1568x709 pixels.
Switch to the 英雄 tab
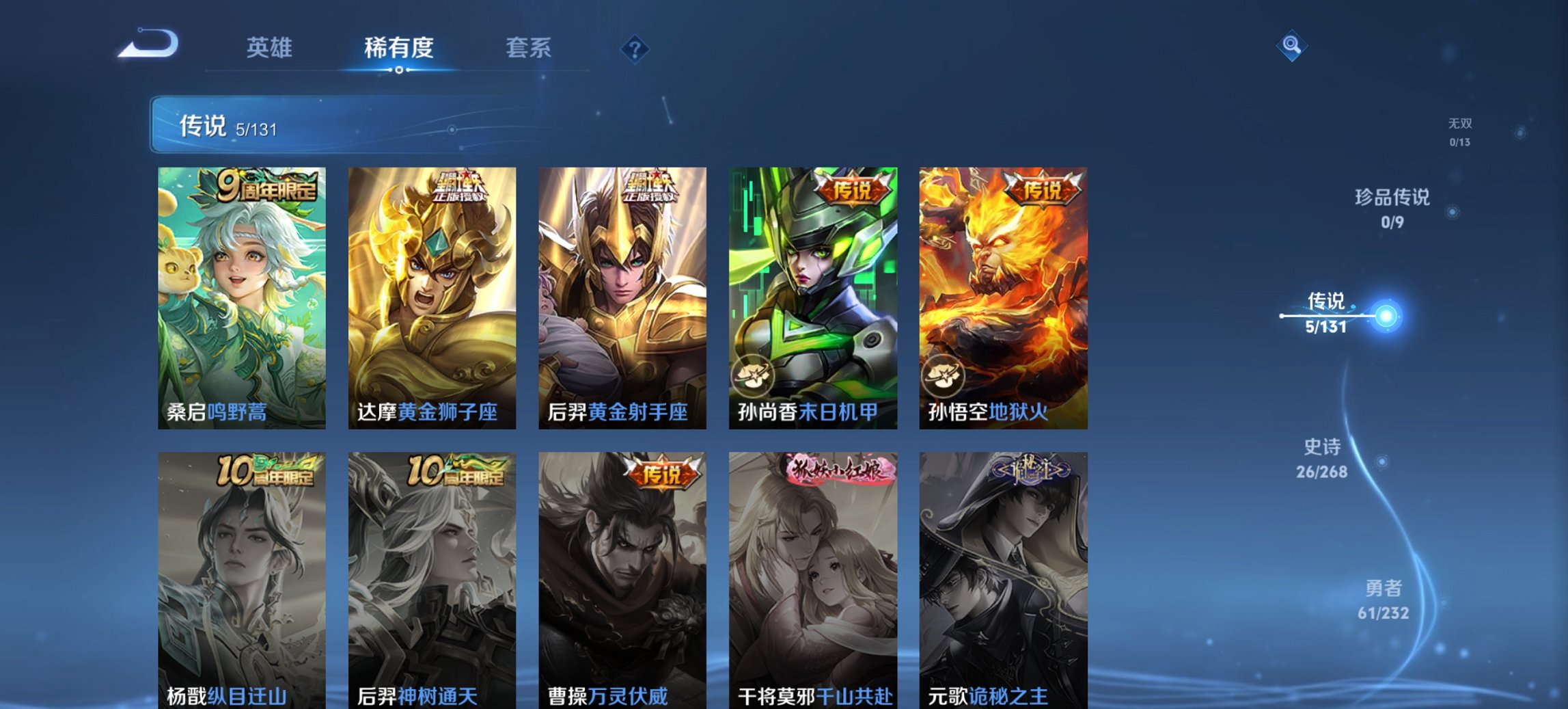pyautogui.click(x=271, y=48)
